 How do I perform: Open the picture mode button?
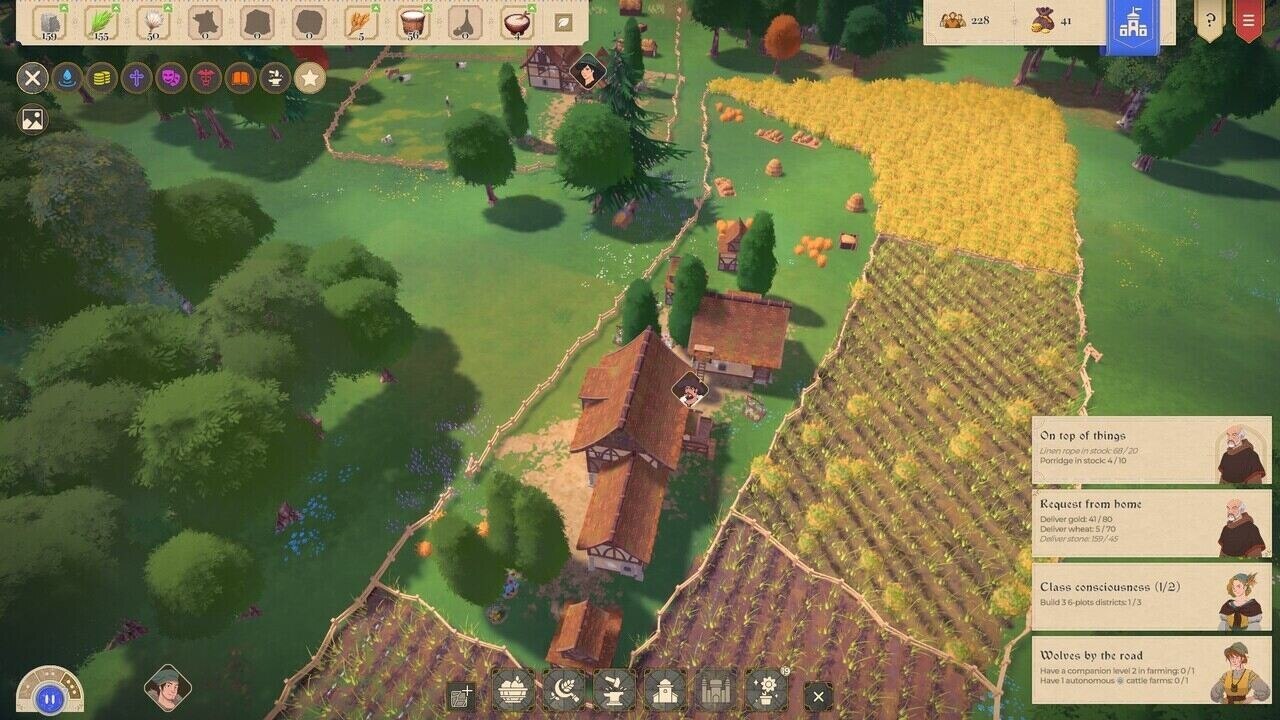click(x=32, y=120)
